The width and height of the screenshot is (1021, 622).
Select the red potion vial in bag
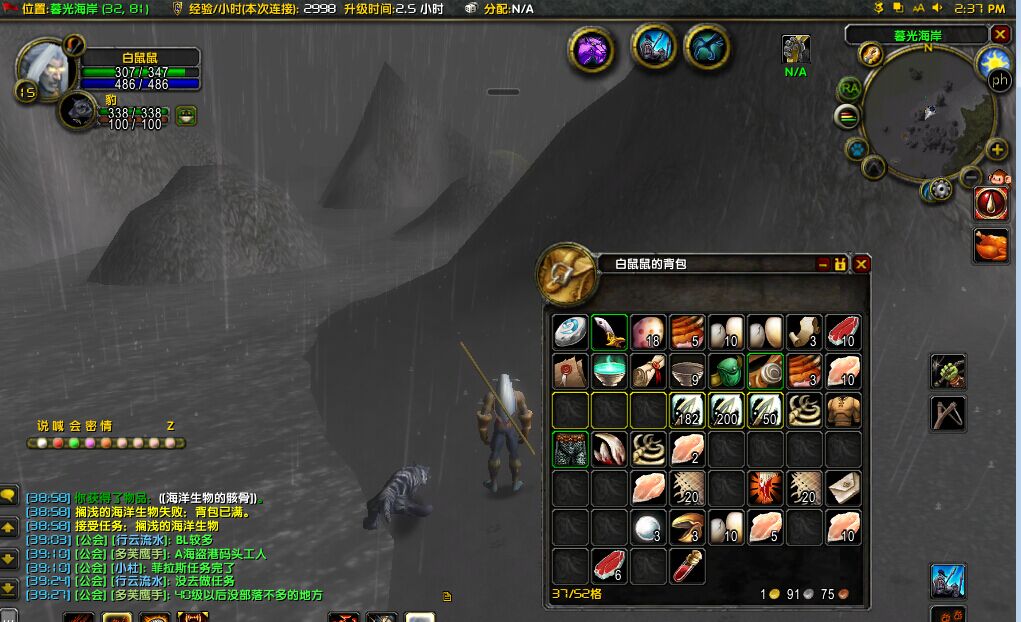(686, 565)
